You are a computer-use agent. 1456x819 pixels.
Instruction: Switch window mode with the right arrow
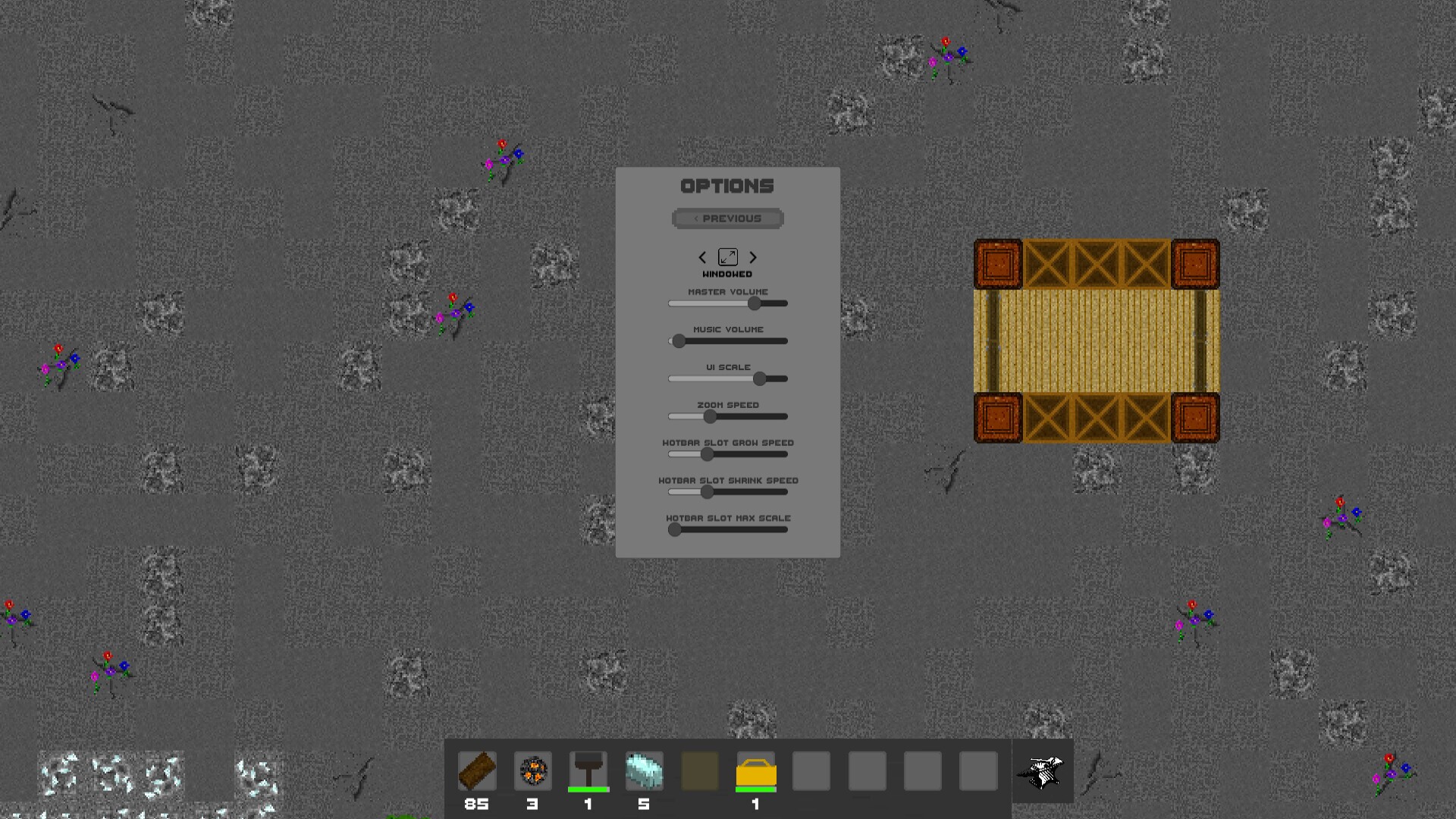[x=753, y=258]
